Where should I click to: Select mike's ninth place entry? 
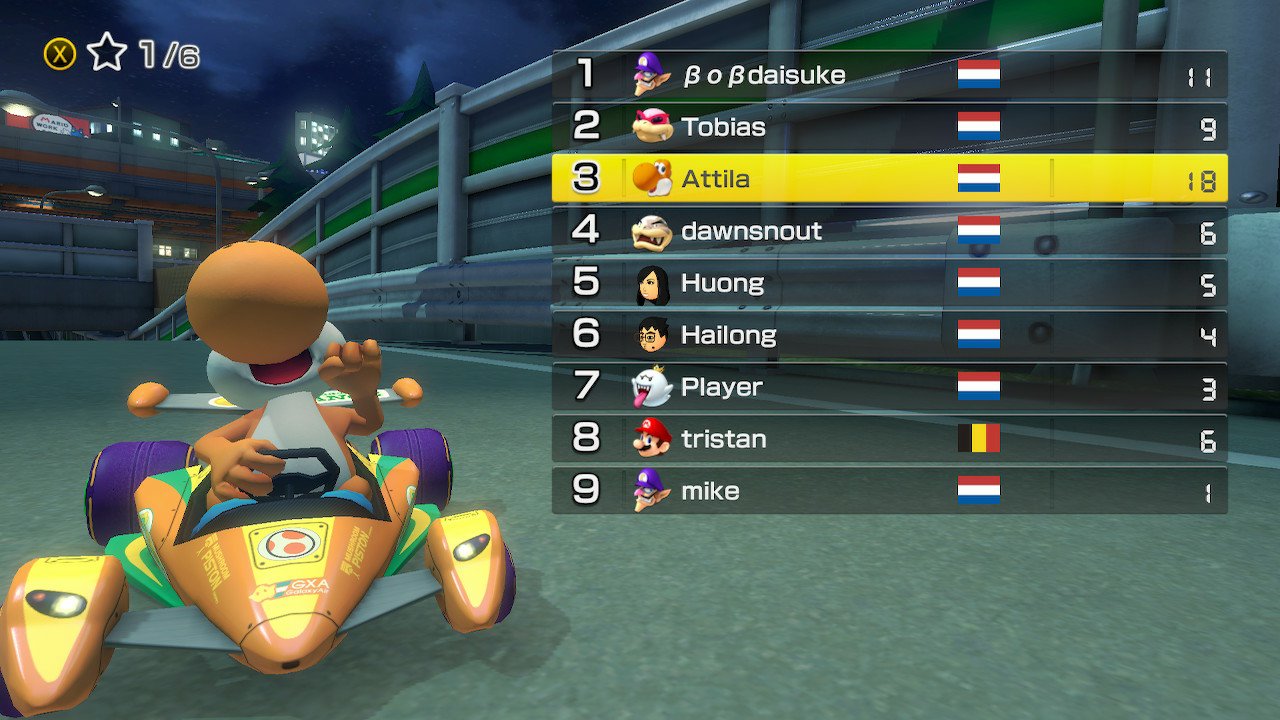tap(889, 491)
